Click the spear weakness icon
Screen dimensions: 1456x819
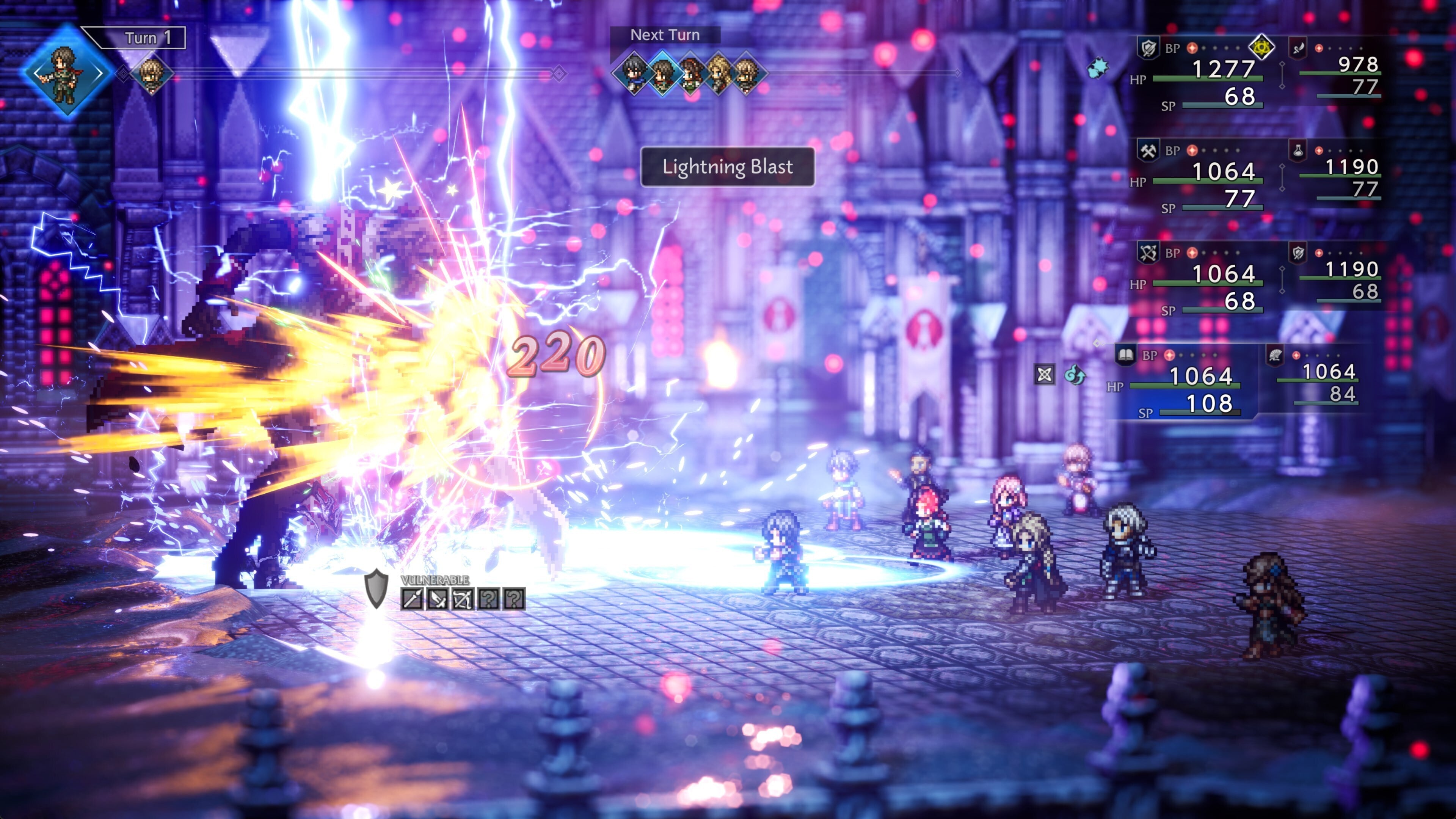pos(411,599)
